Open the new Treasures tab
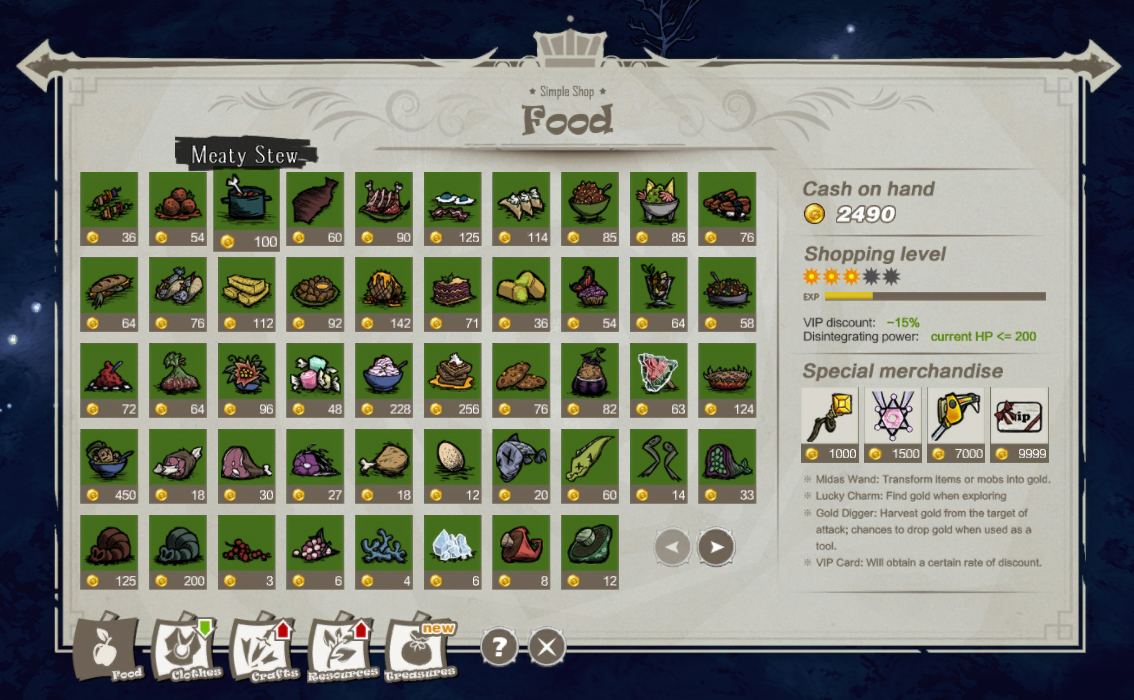 point(420,650)
